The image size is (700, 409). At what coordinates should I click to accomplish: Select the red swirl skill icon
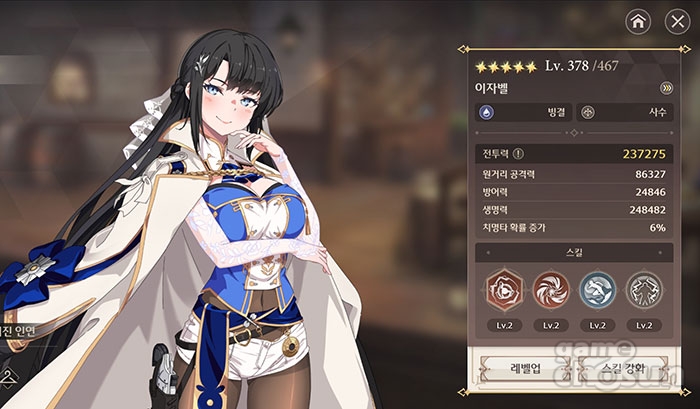pos(550,290)
